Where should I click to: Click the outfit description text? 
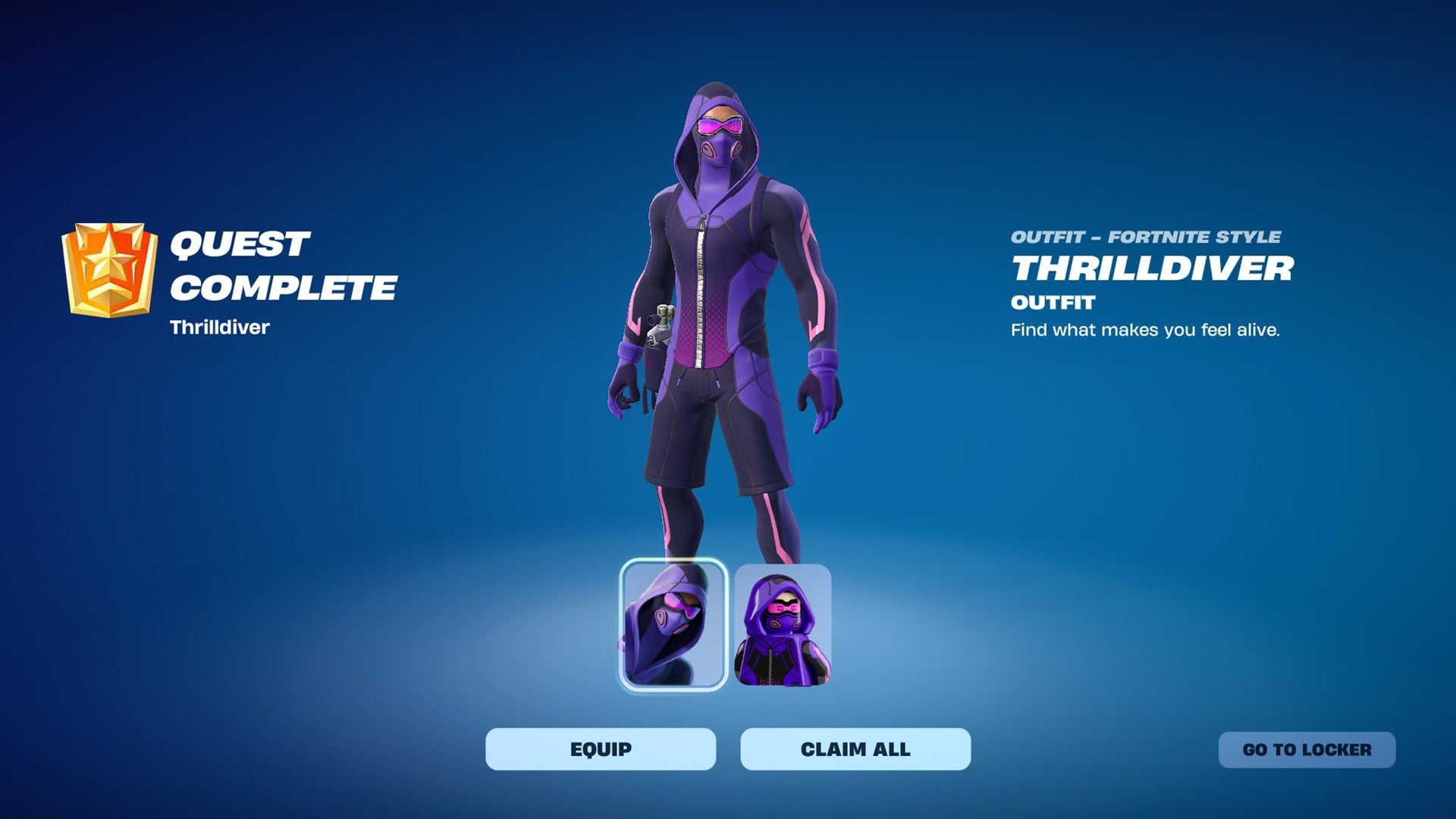point(1145,330)
